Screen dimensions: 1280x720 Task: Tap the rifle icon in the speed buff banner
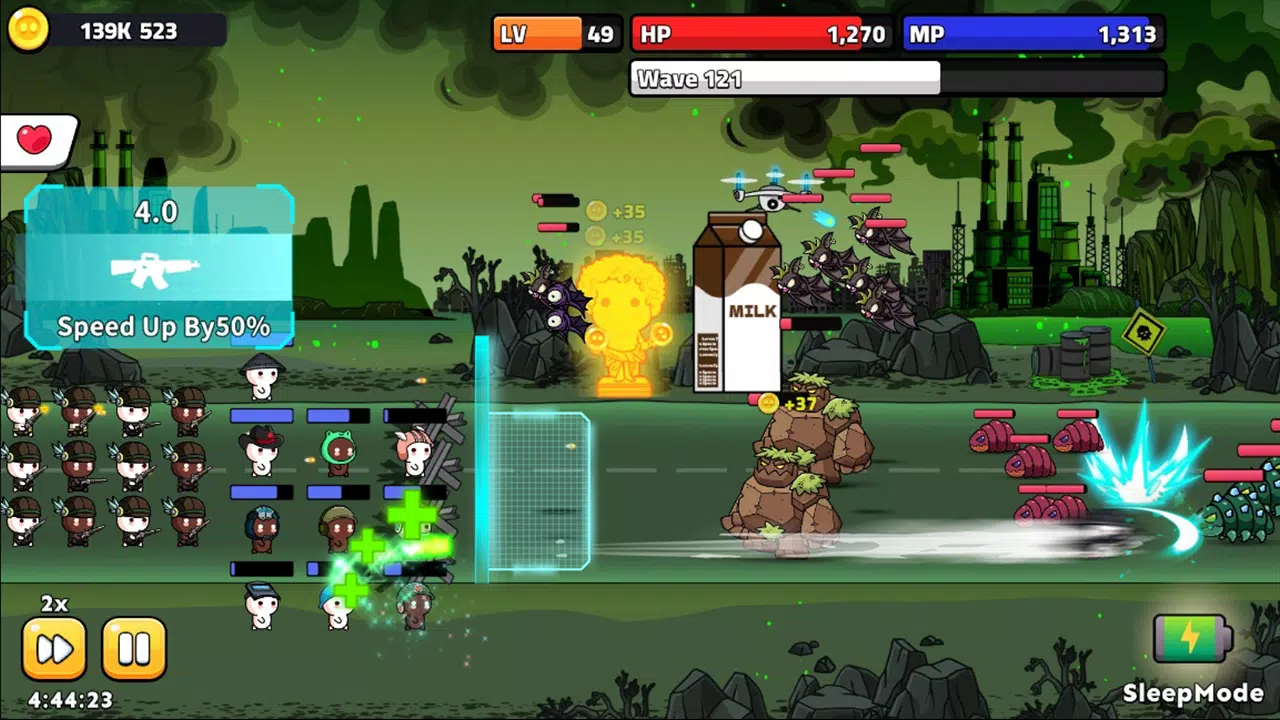click(x=152, y=271)
